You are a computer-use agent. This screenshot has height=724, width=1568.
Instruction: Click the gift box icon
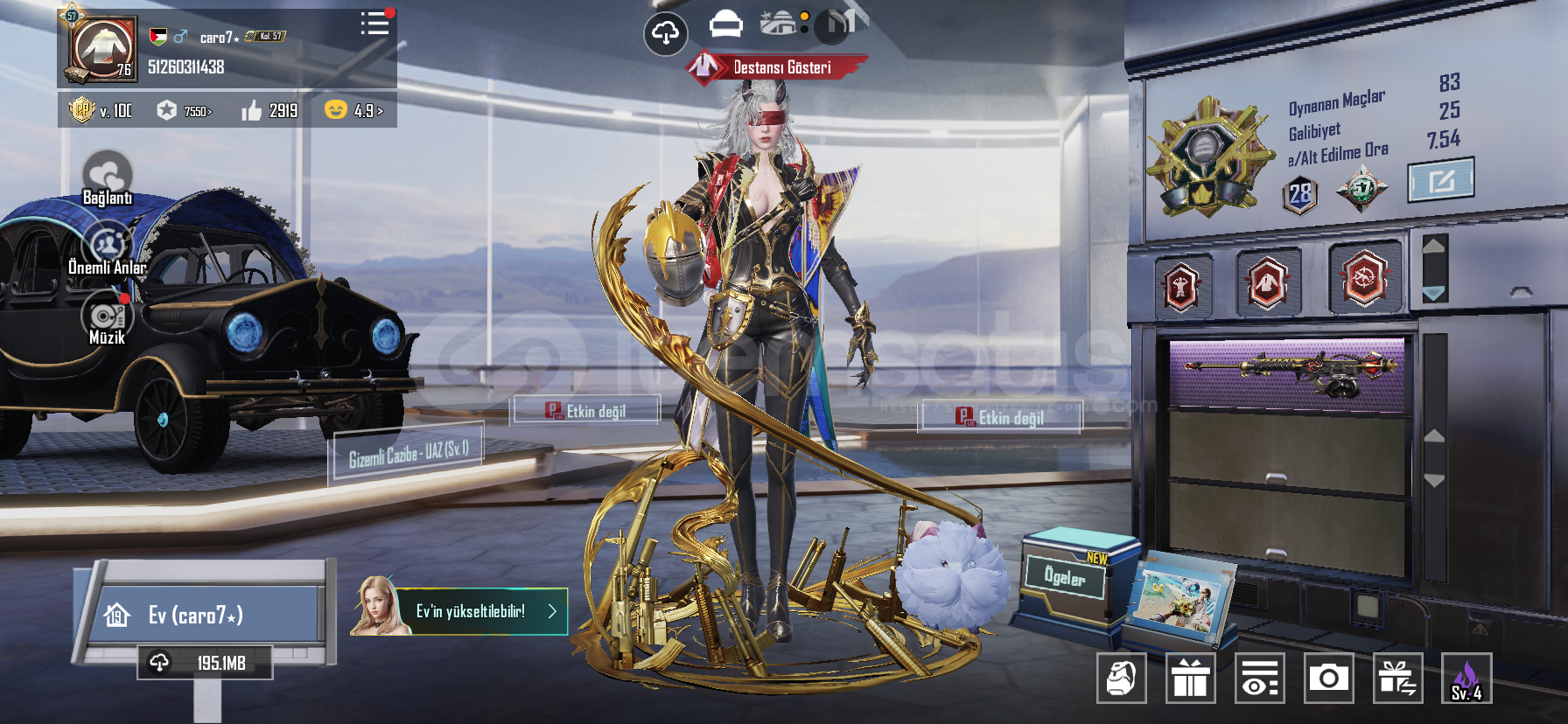pyautogui.click(x=1190, y=678)
